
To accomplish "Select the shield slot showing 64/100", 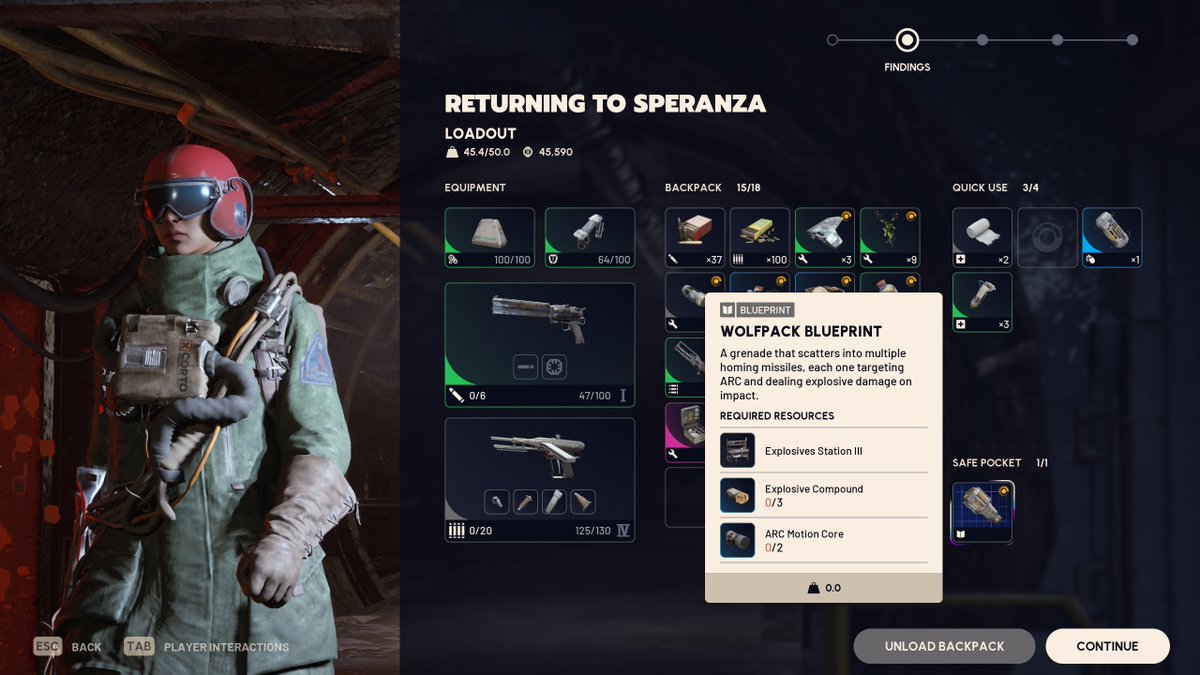I will (590, 237).
